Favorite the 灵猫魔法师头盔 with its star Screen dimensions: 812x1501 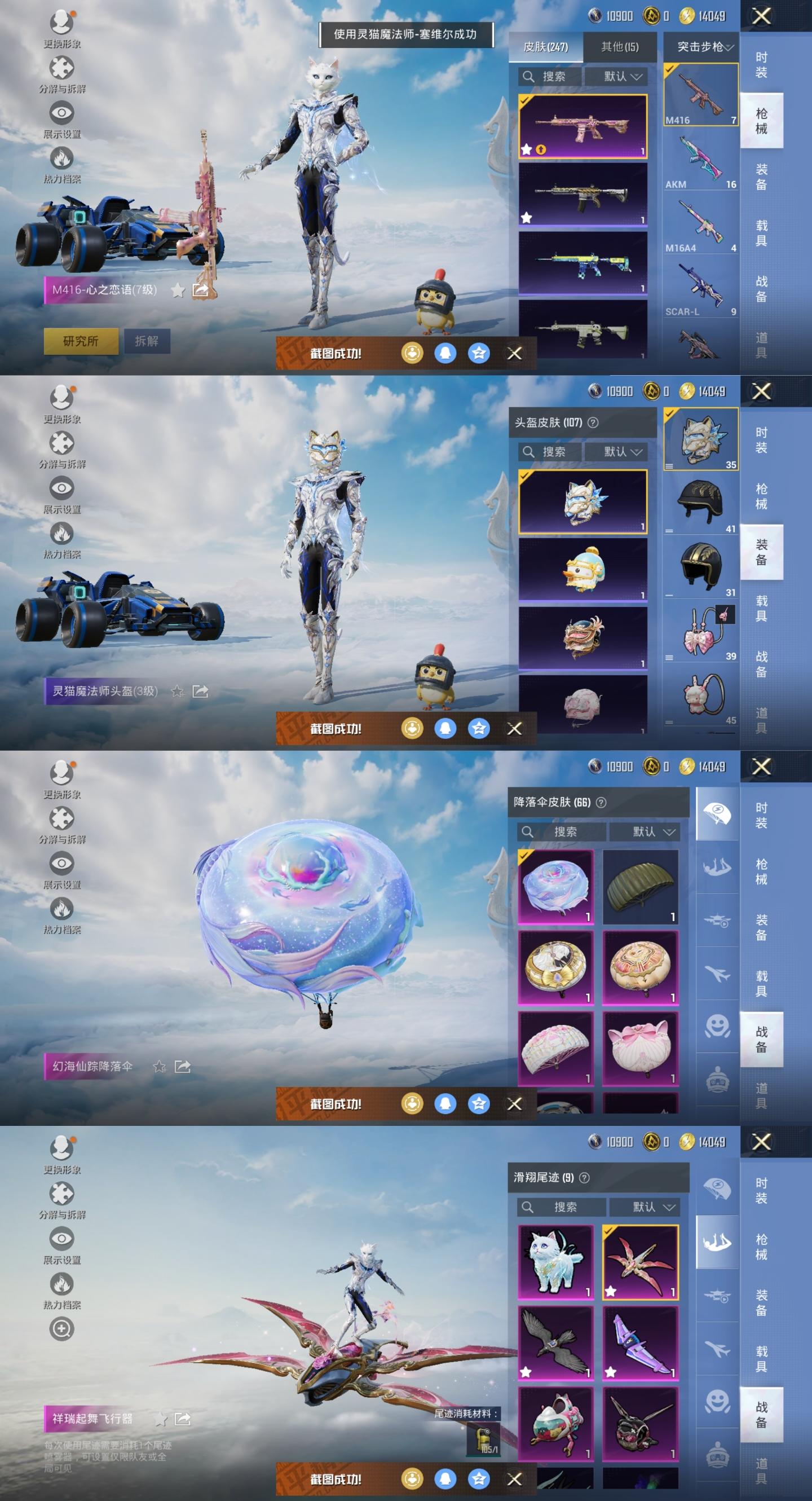point(177,691)
